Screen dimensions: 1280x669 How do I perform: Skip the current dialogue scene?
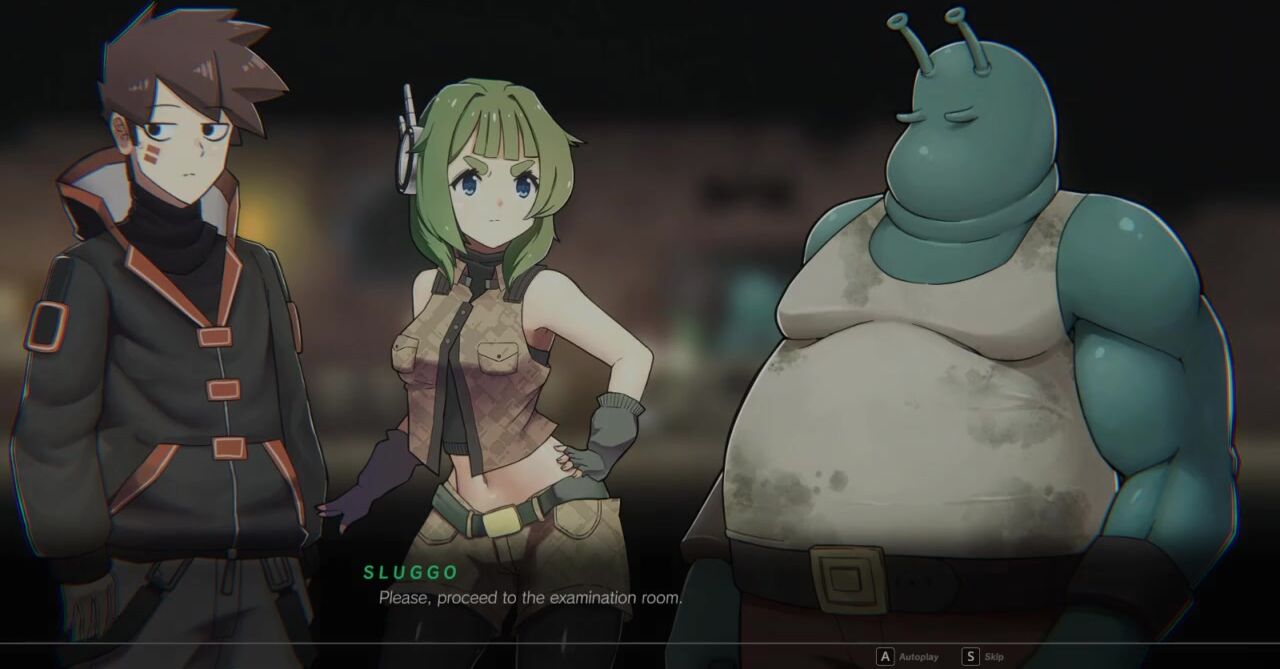pyautogui.click(x=983, y=657)
